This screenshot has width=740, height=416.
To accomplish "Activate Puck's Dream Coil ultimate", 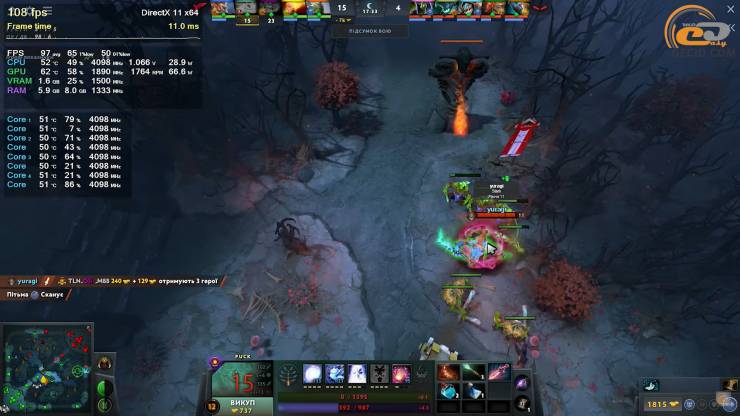I will (x=403, y=374).
